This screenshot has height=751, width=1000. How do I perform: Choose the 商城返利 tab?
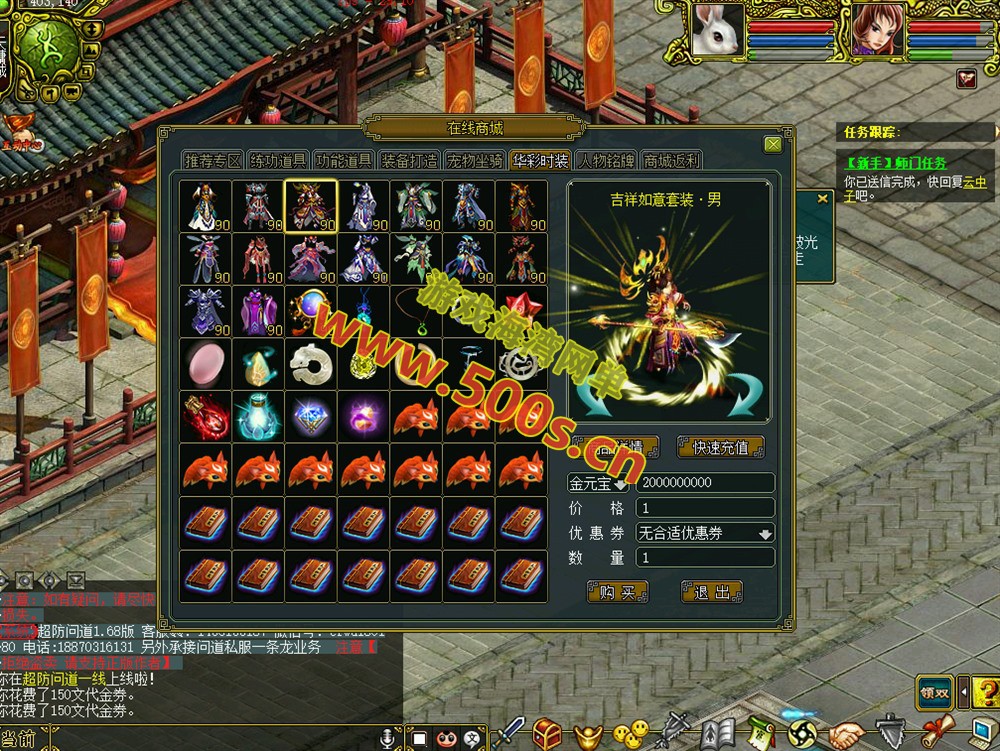coord(671,161)
